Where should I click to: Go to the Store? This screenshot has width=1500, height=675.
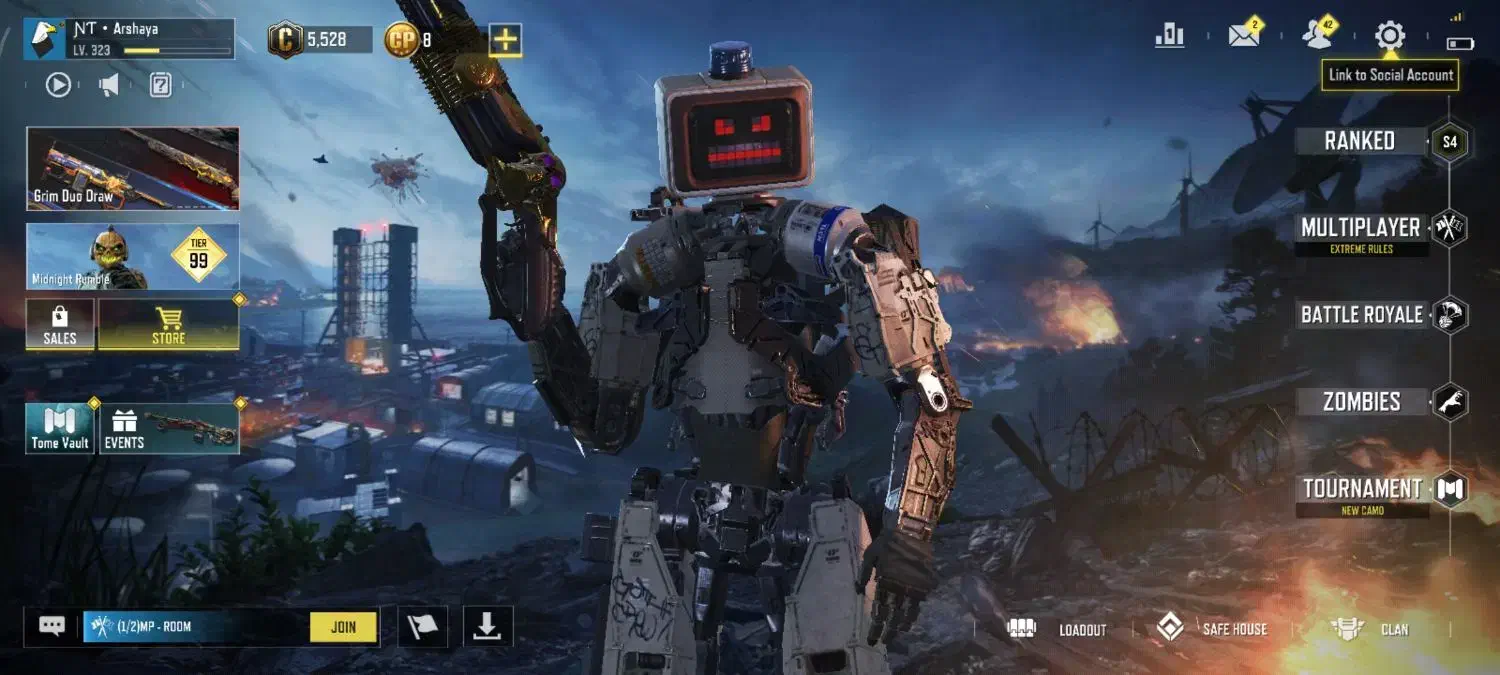[168, 326]
